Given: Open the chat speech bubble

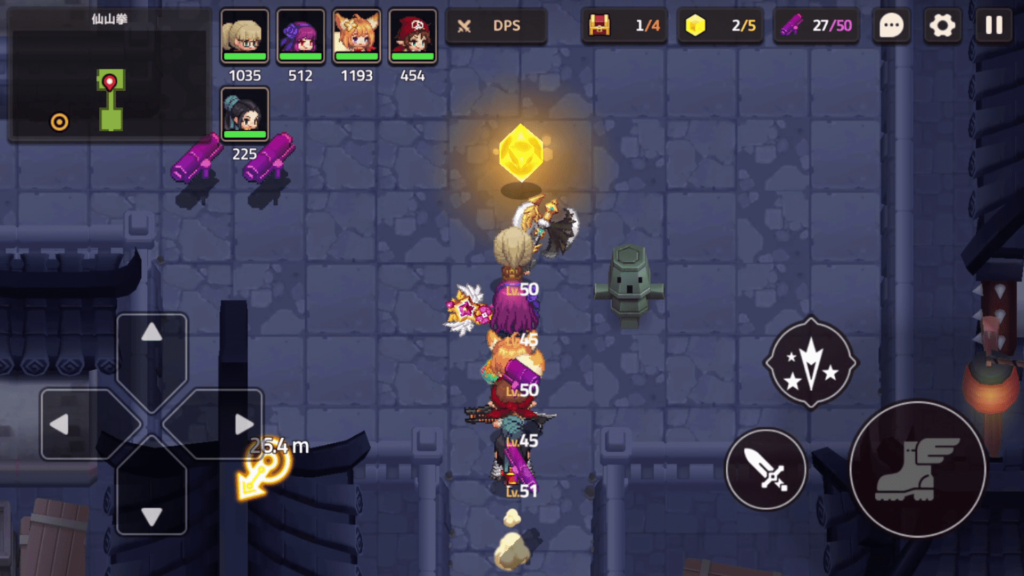Looking at the screenshot, I should pyautogui.click(x=890, y=26).
